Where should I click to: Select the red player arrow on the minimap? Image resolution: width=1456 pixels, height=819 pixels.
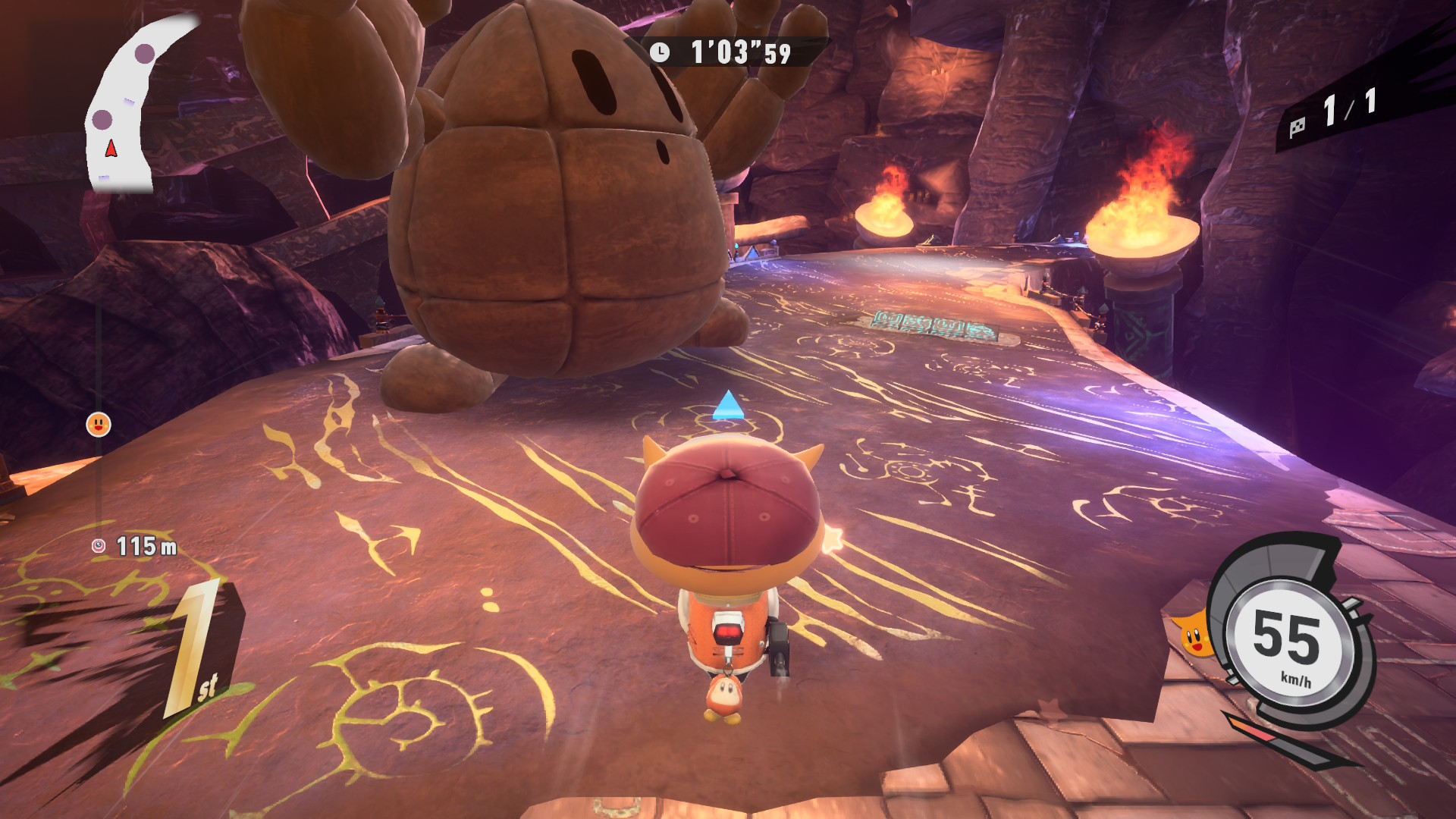(x=111, y=149)
